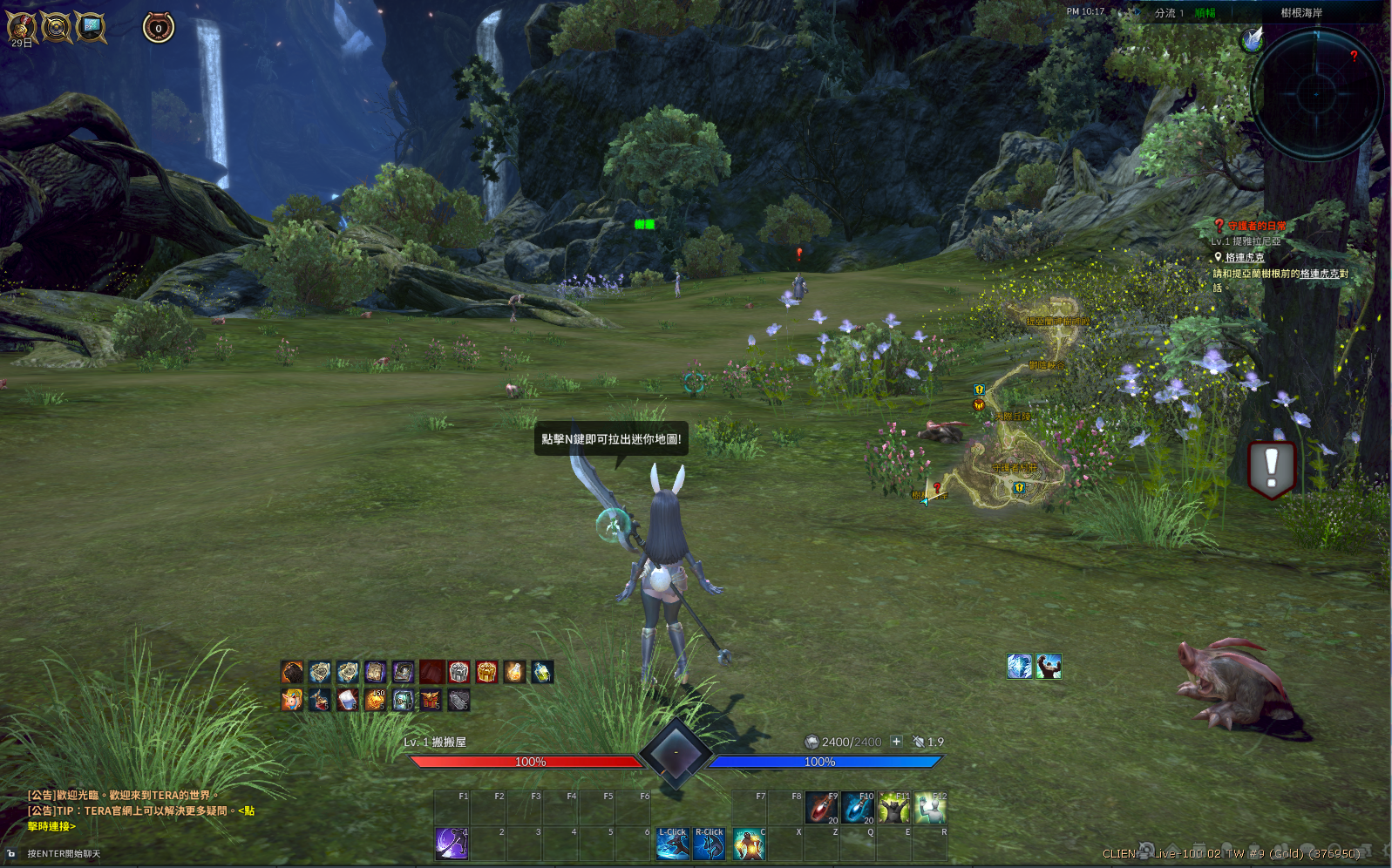Use the blue mana potion on F10
Image resolution: width=1392 pixels, height=868 pixels.
(x=858, y=808)
